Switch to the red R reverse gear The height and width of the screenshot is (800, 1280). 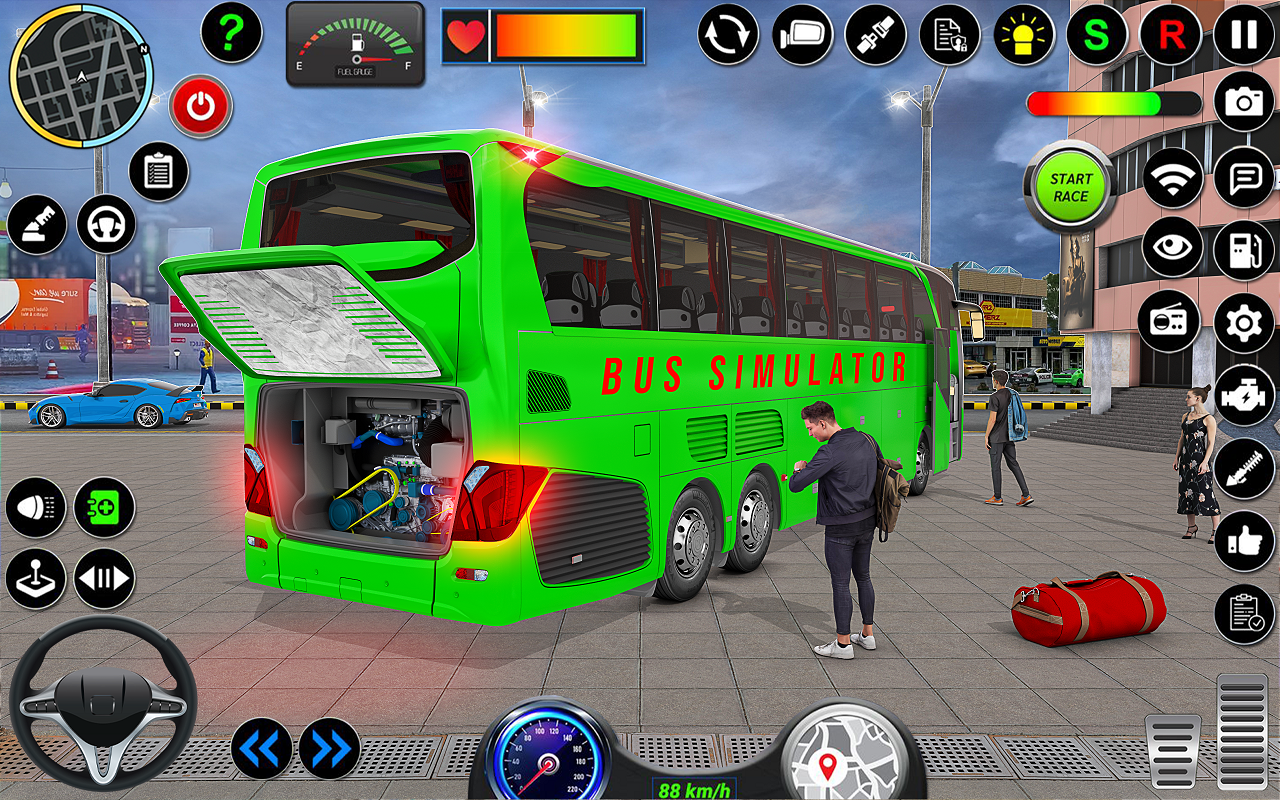[1170, 34]
